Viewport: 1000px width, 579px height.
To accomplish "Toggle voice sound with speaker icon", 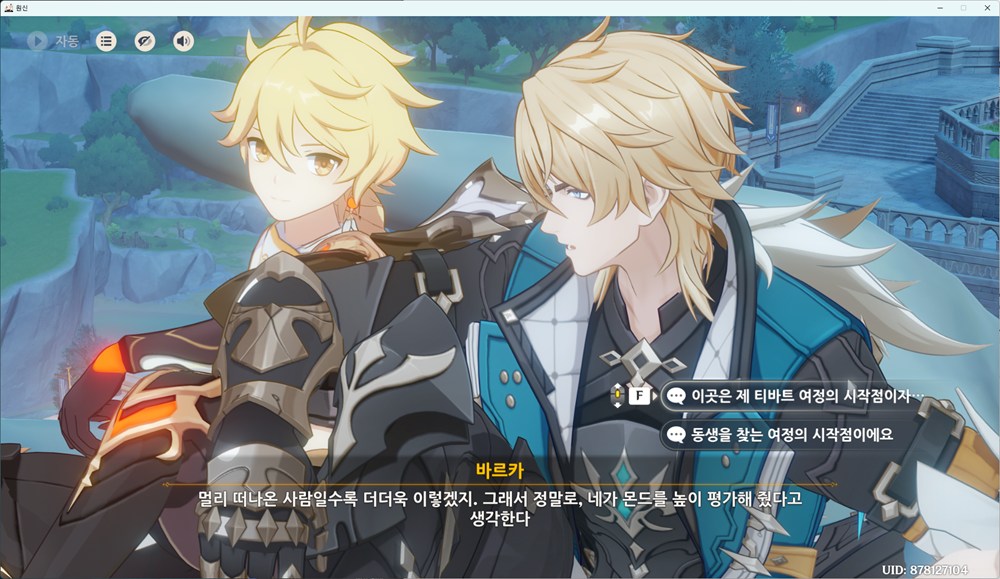I will coord(183,41).
